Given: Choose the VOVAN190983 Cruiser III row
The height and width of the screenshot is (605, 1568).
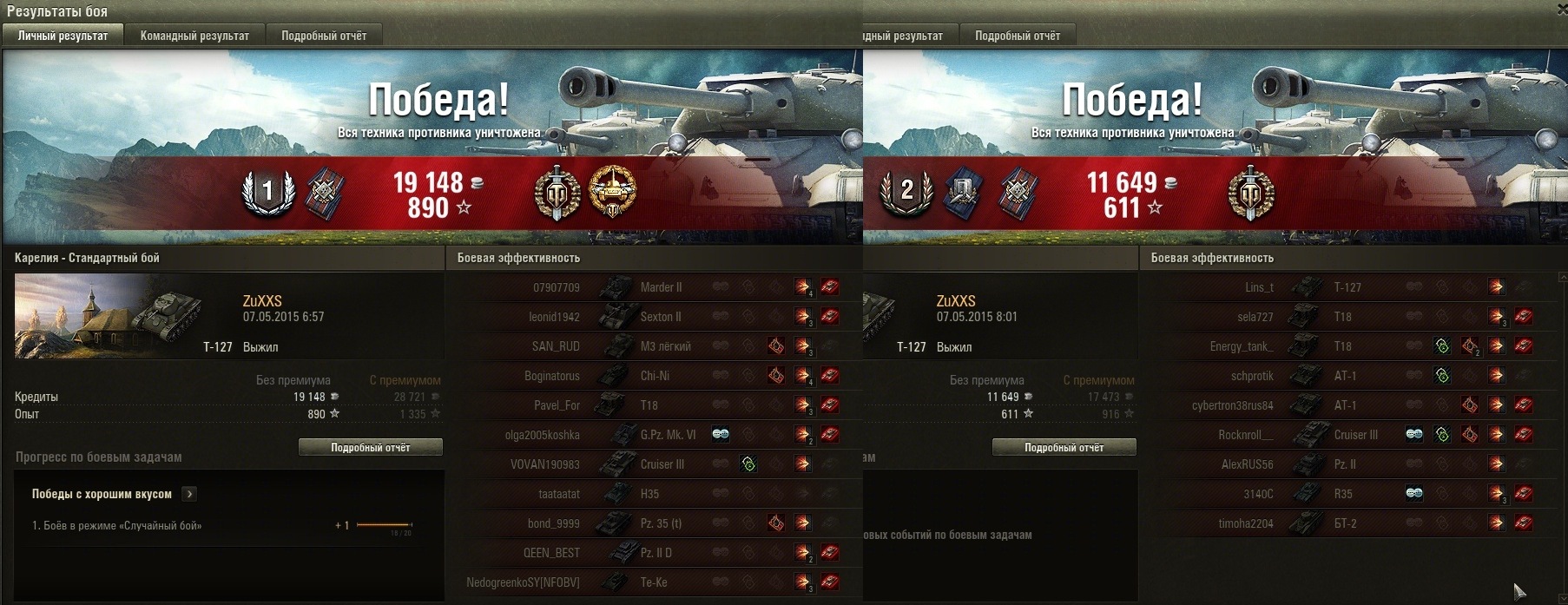Looking at the screenshot, I should [651, 464].
